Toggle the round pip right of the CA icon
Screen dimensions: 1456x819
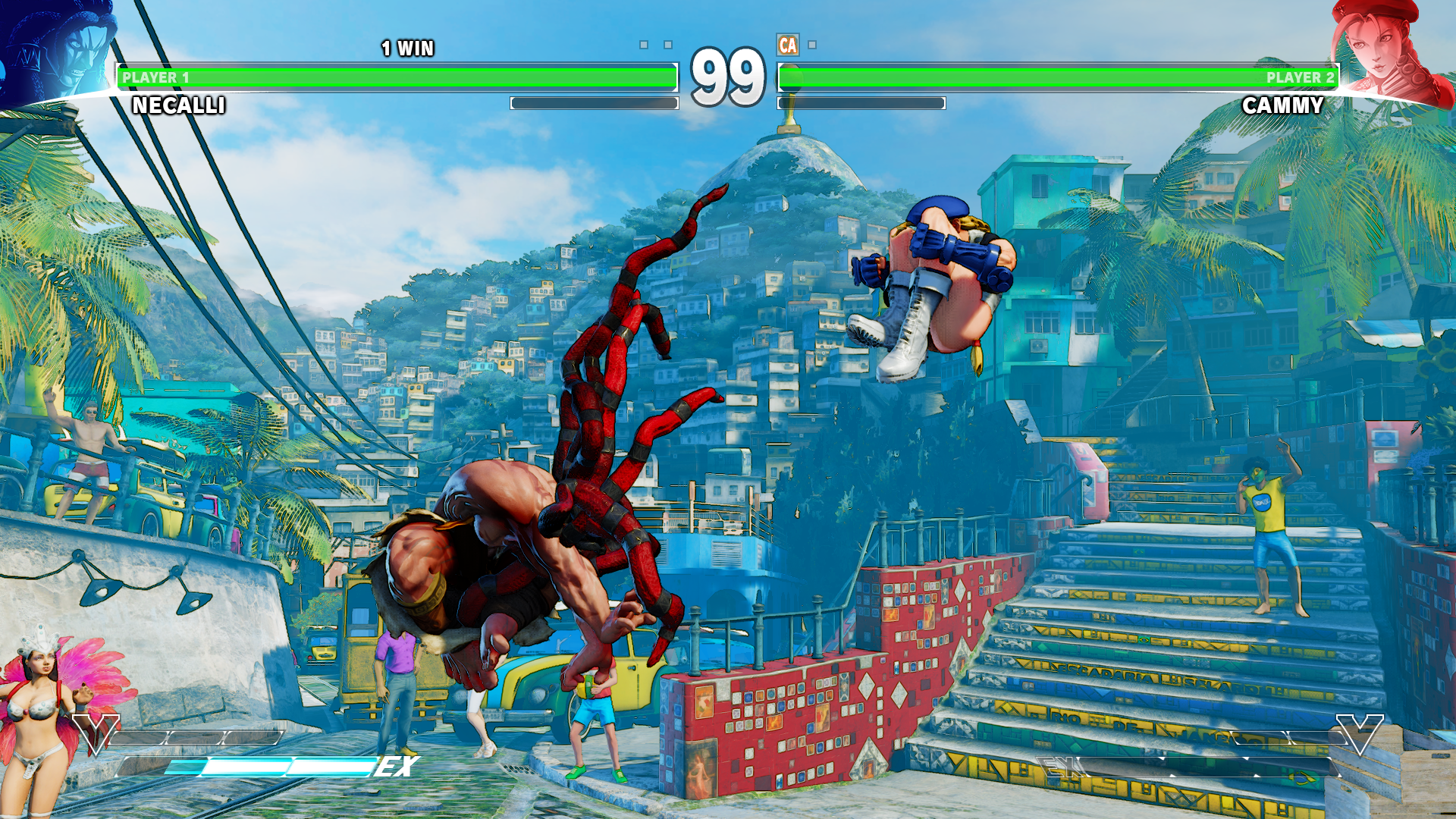click(812, 45)
